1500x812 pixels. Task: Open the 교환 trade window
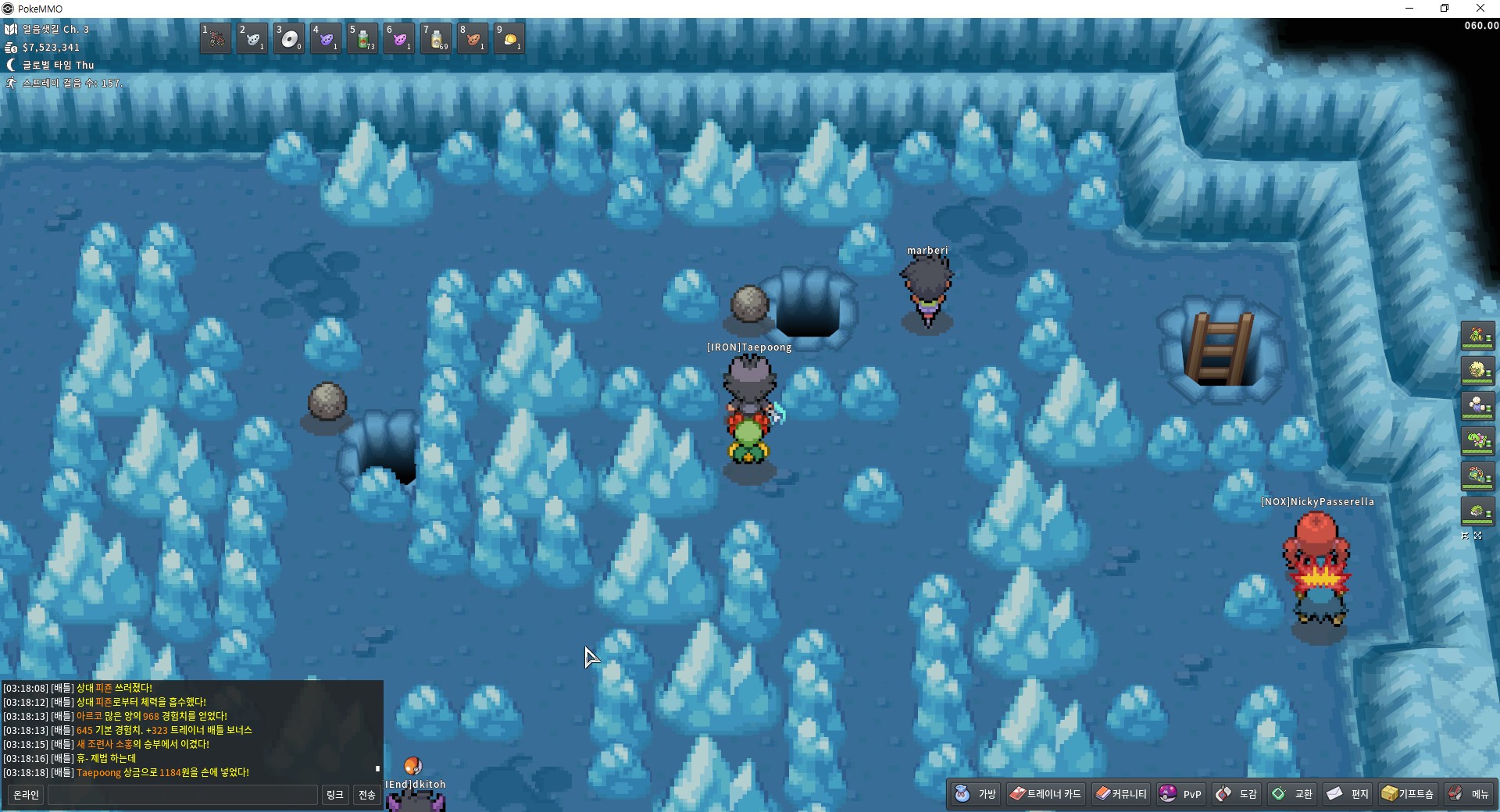(1292, 794)
